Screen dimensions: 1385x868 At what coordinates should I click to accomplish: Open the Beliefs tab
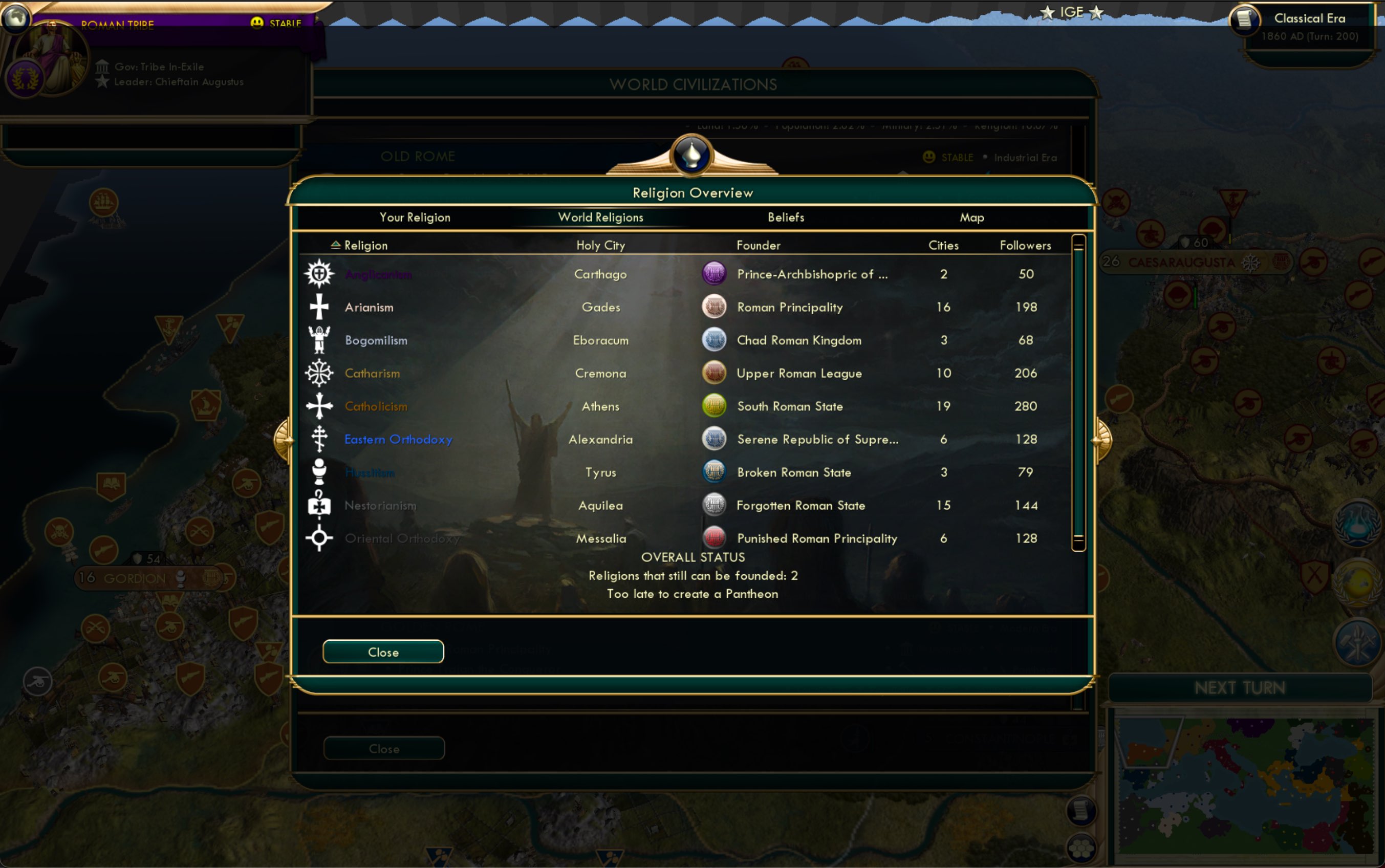pos(786,217)
